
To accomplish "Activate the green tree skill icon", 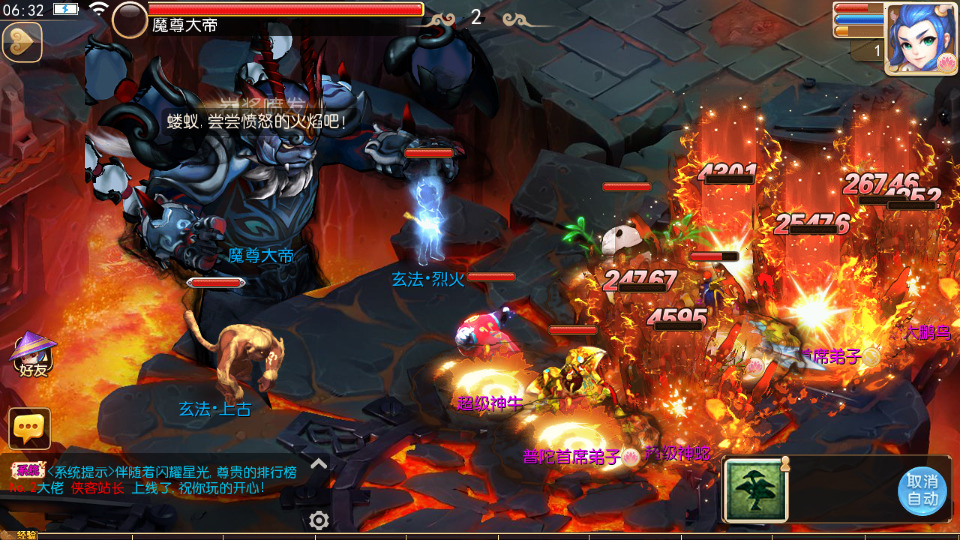I will pos(753,490).
